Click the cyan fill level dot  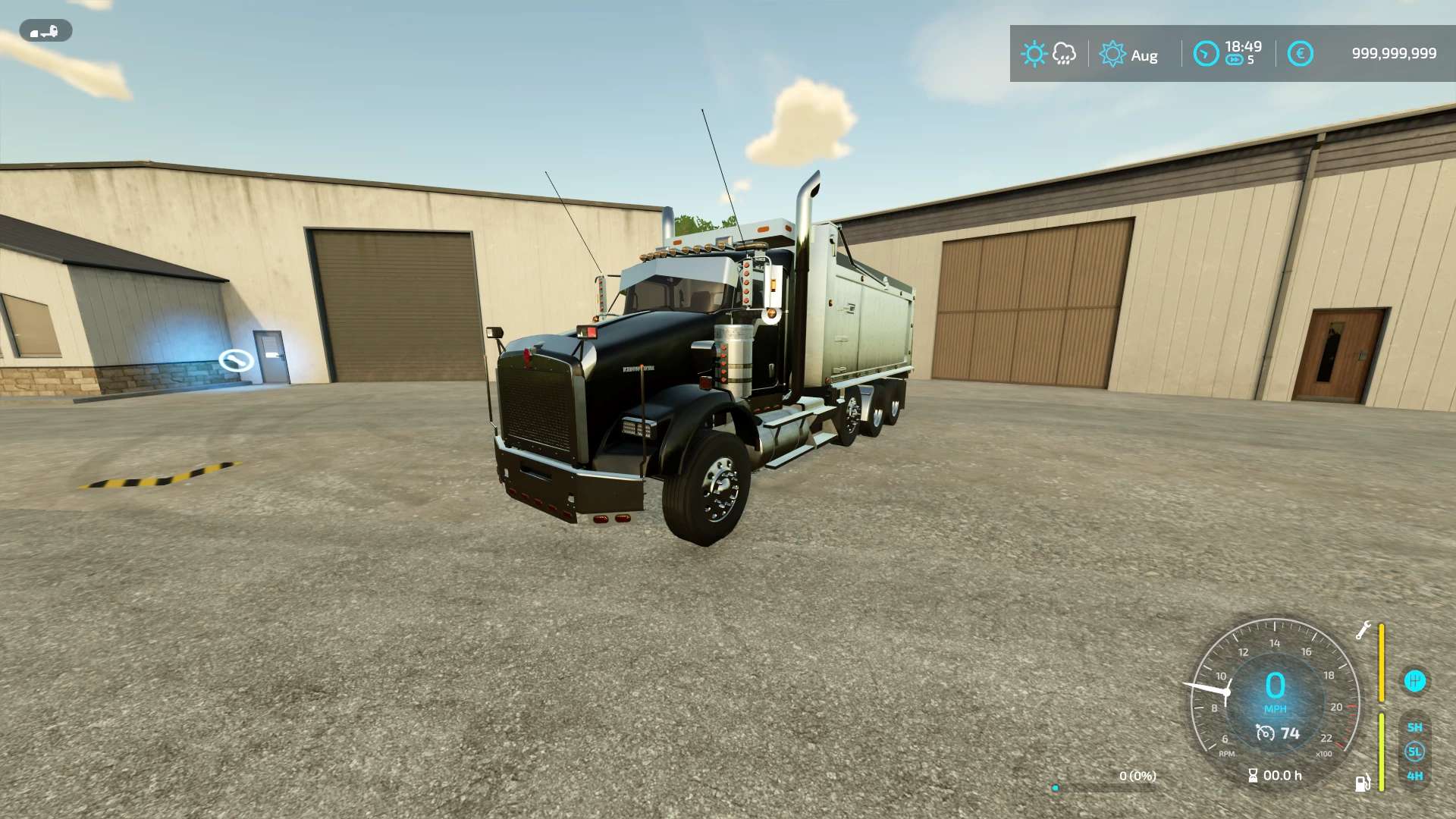(x=1055, y=788)
